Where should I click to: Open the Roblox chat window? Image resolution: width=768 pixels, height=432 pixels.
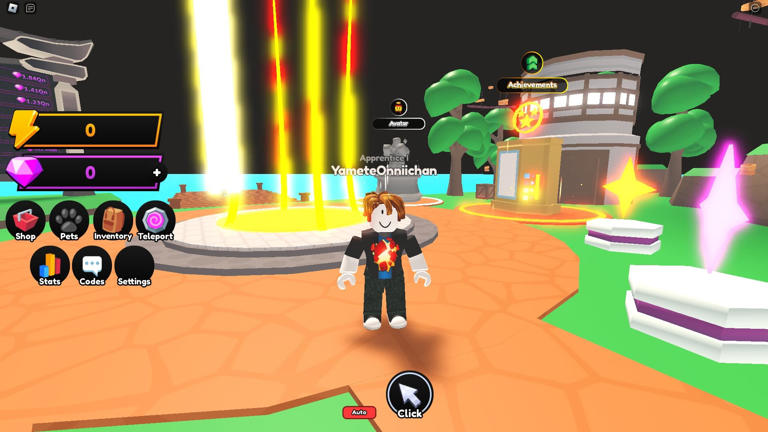(31, 8)
